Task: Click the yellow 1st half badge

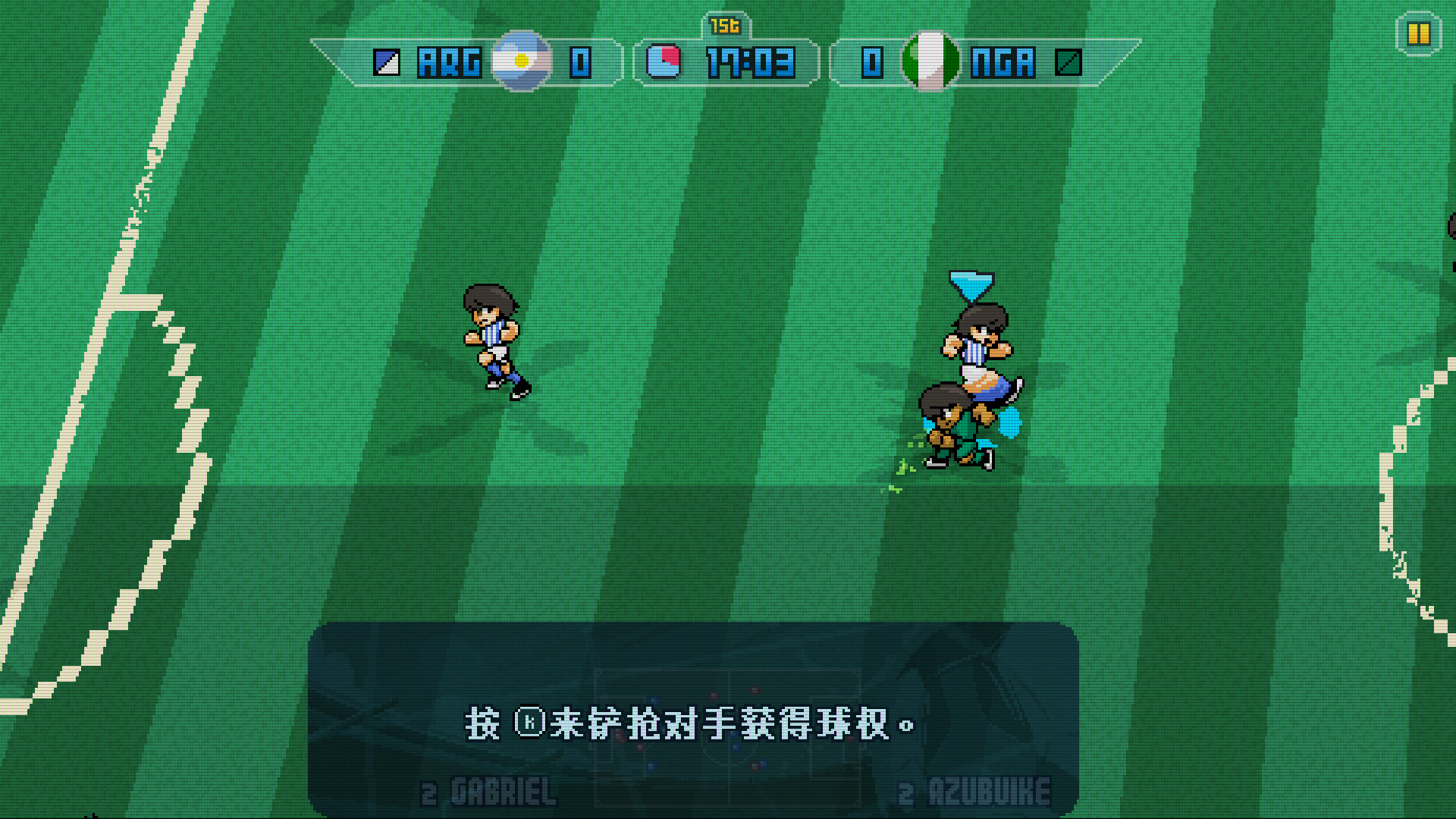Action: pyautogui.click(x=724, y=25)
